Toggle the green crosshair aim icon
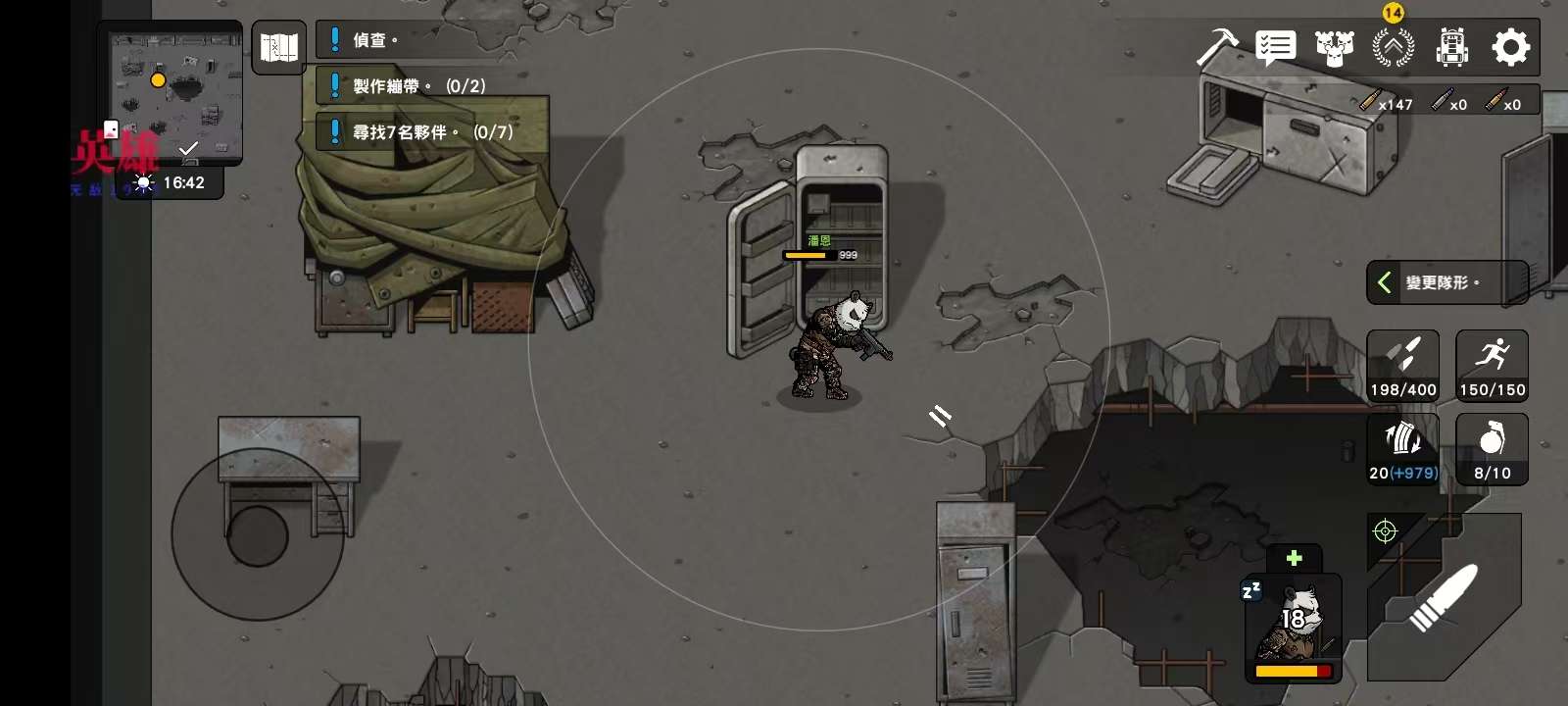The height and width of the screenshot is (706, 1568). pyautogui.click(x=1385, y=531)
